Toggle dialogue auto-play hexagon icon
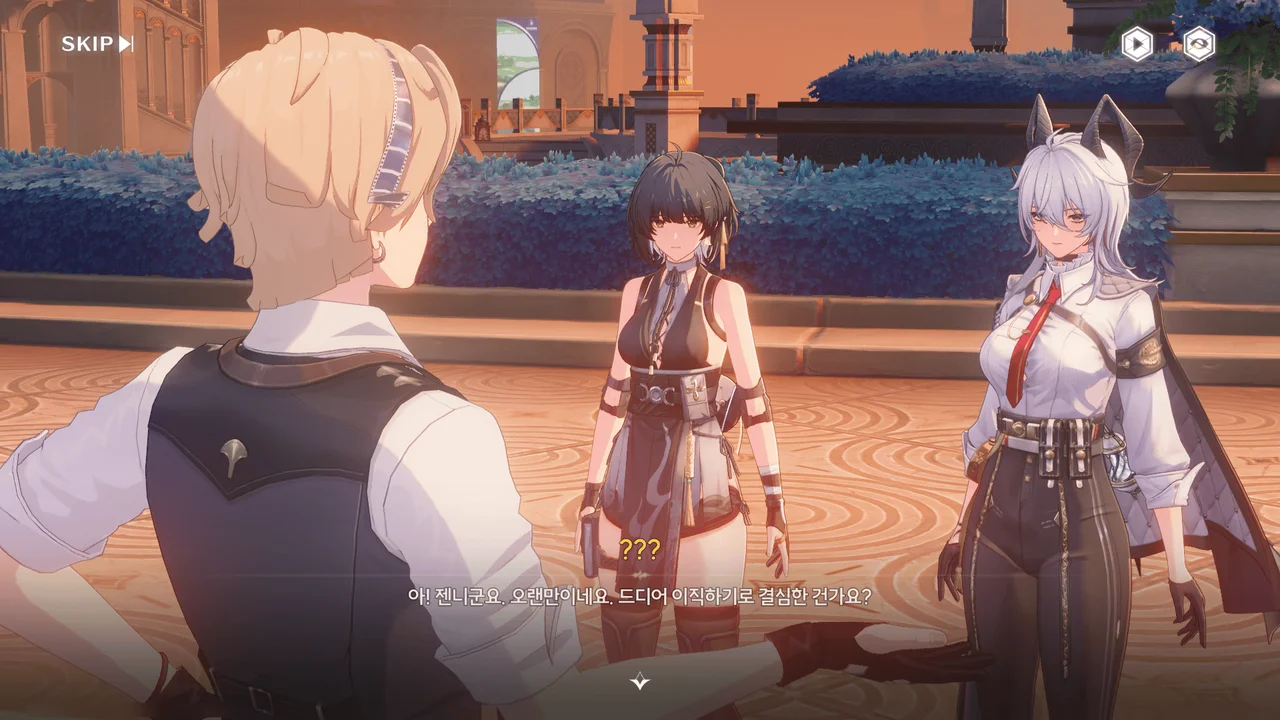 point(1136,44)
